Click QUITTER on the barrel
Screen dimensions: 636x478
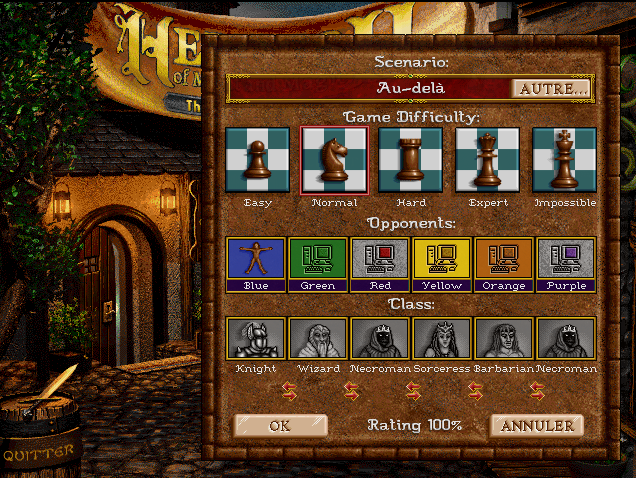(38, 453)
